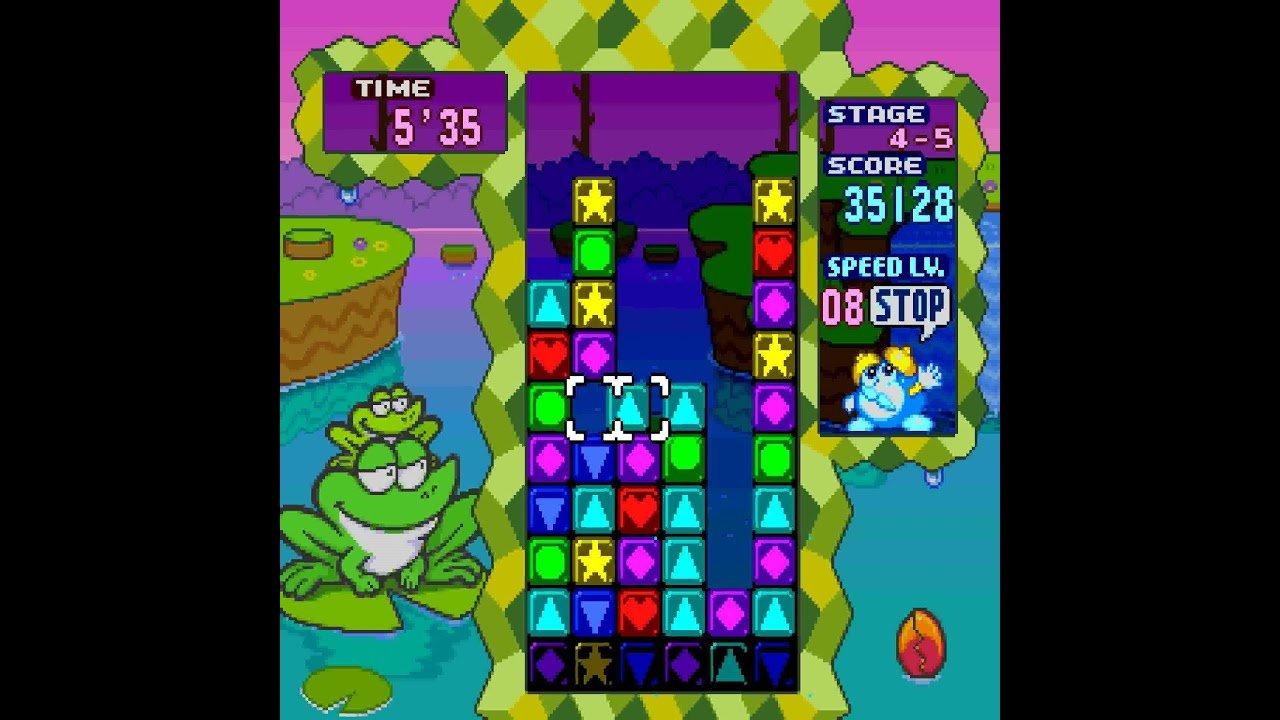Click the SPEED LV. 08 counter
This screenshot has width=1280, height=720.
click(x=843, y=305)
